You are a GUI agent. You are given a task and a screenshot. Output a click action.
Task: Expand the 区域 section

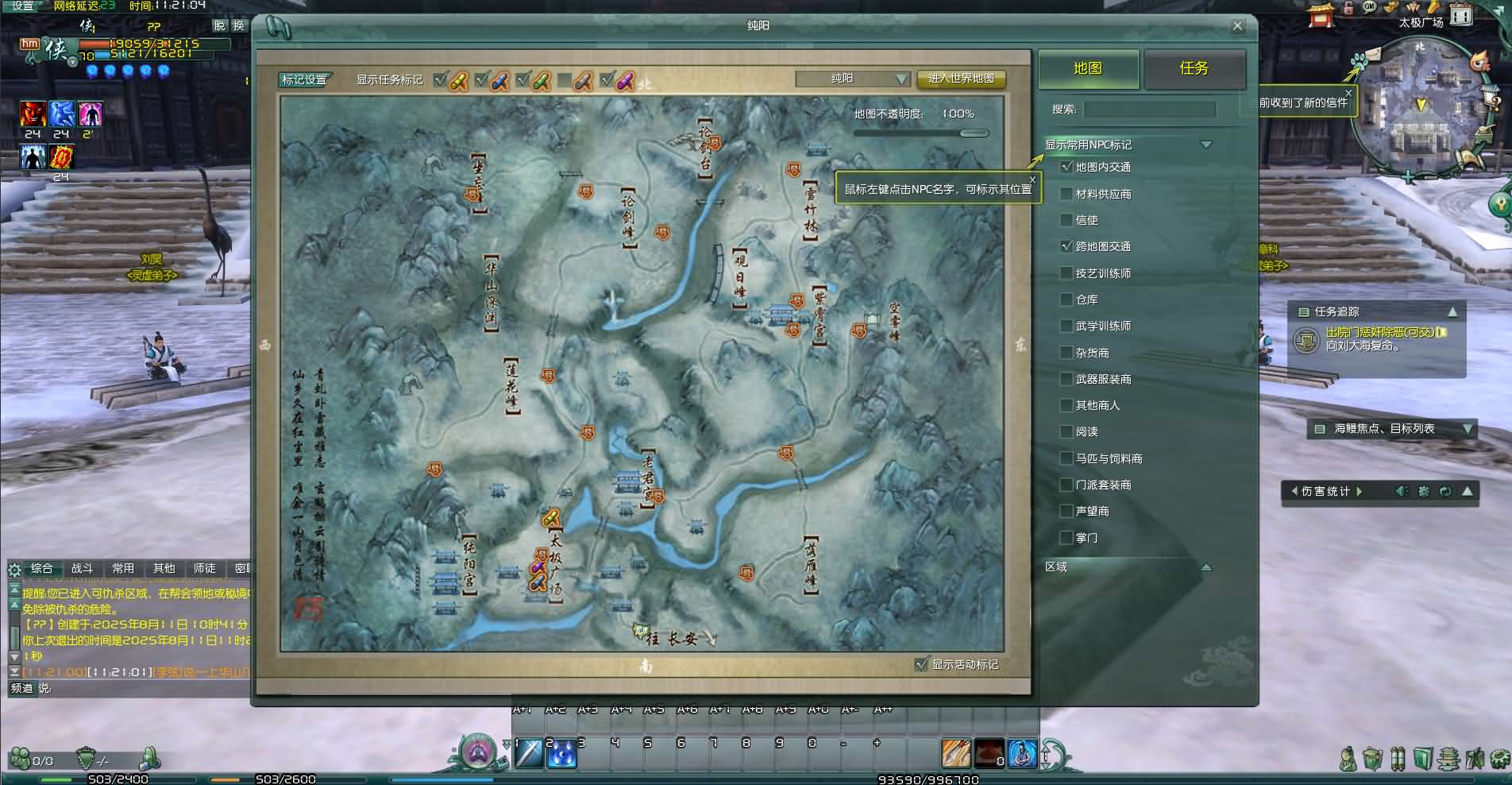tap(1207, 567)
